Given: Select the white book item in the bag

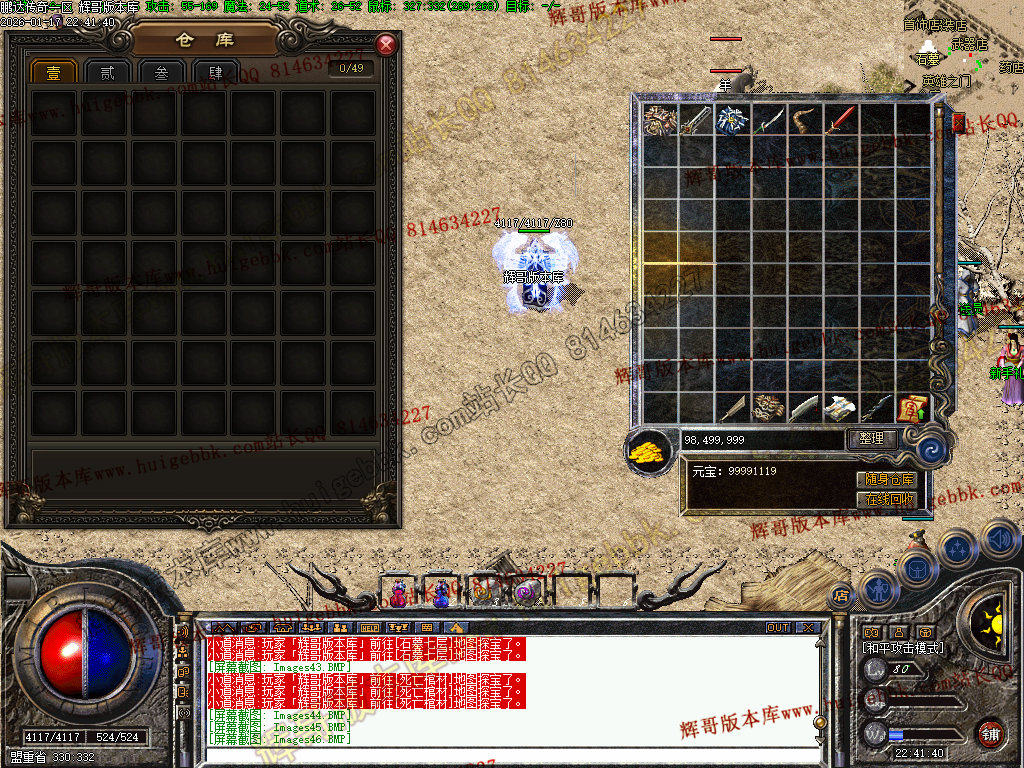Looking at the screenshot, I should (x=840, y=408).
